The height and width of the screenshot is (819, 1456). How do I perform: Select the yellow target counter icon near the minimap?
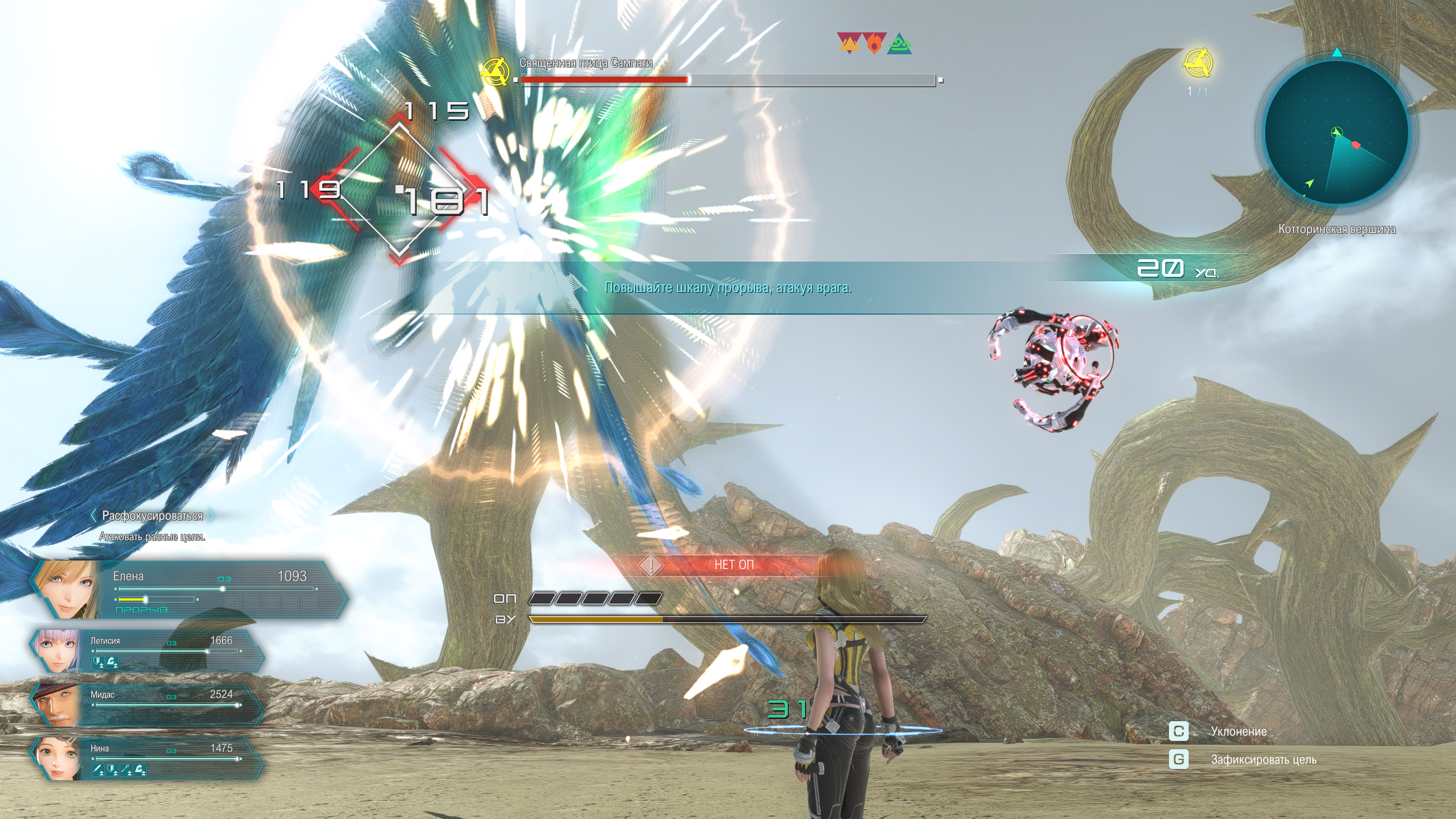click(1197, 63)
